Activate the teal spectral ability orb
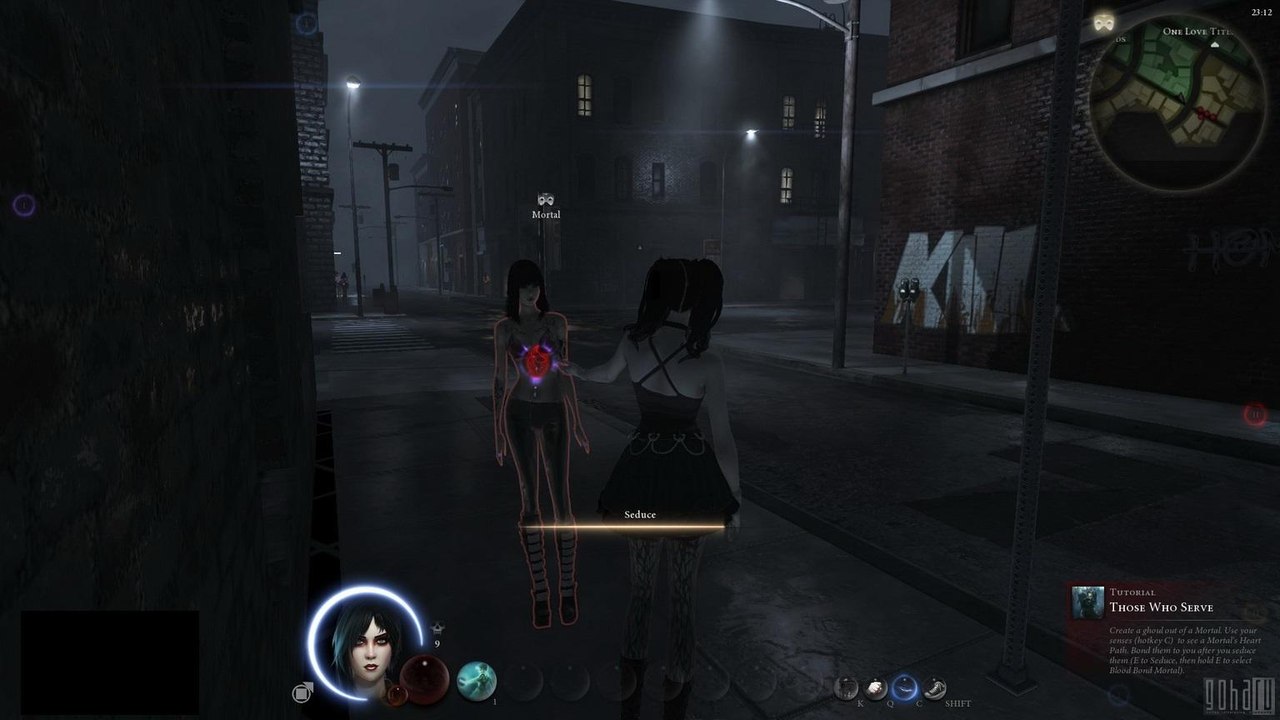 [x=477, y=681]
